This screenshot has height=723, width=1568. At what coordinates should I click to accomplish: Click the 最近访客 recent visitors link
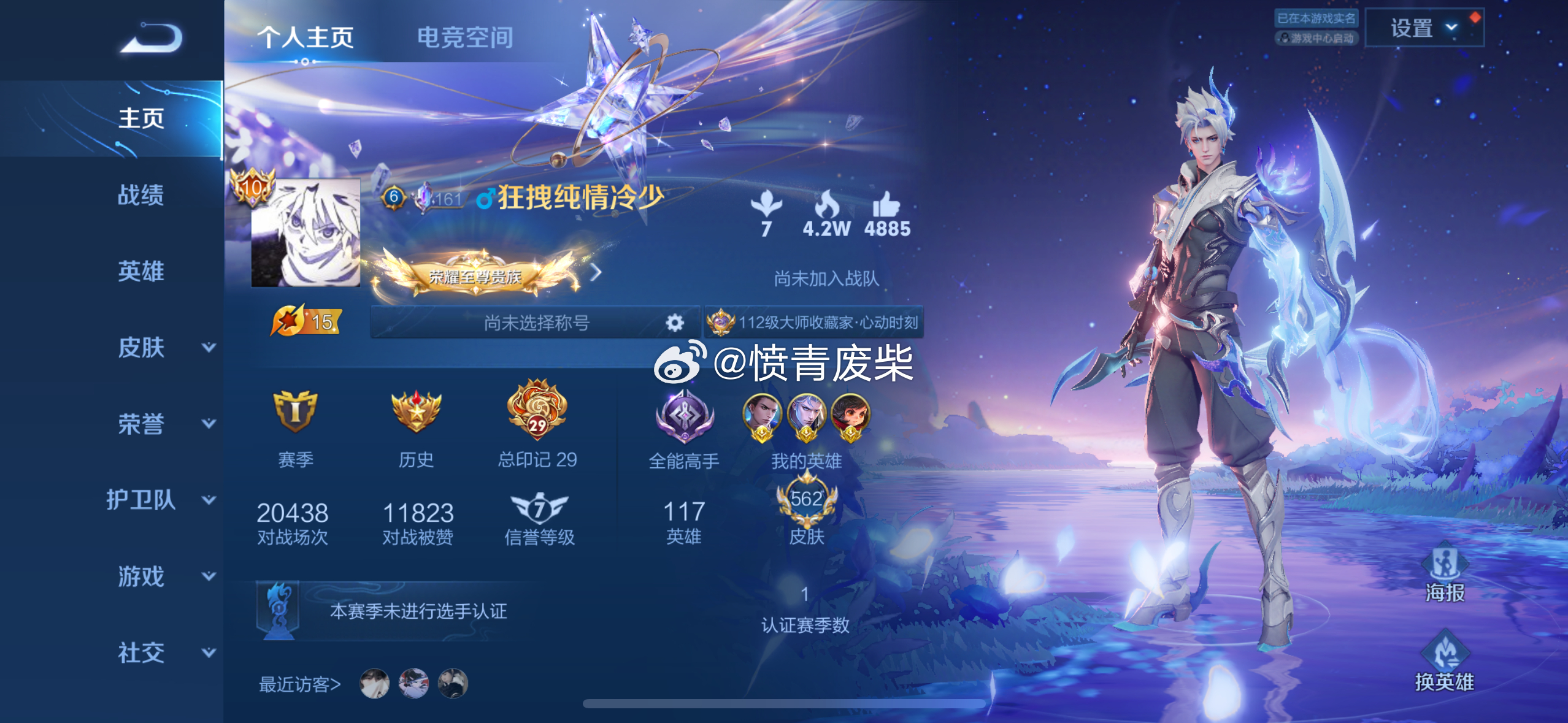click(299, 684)
